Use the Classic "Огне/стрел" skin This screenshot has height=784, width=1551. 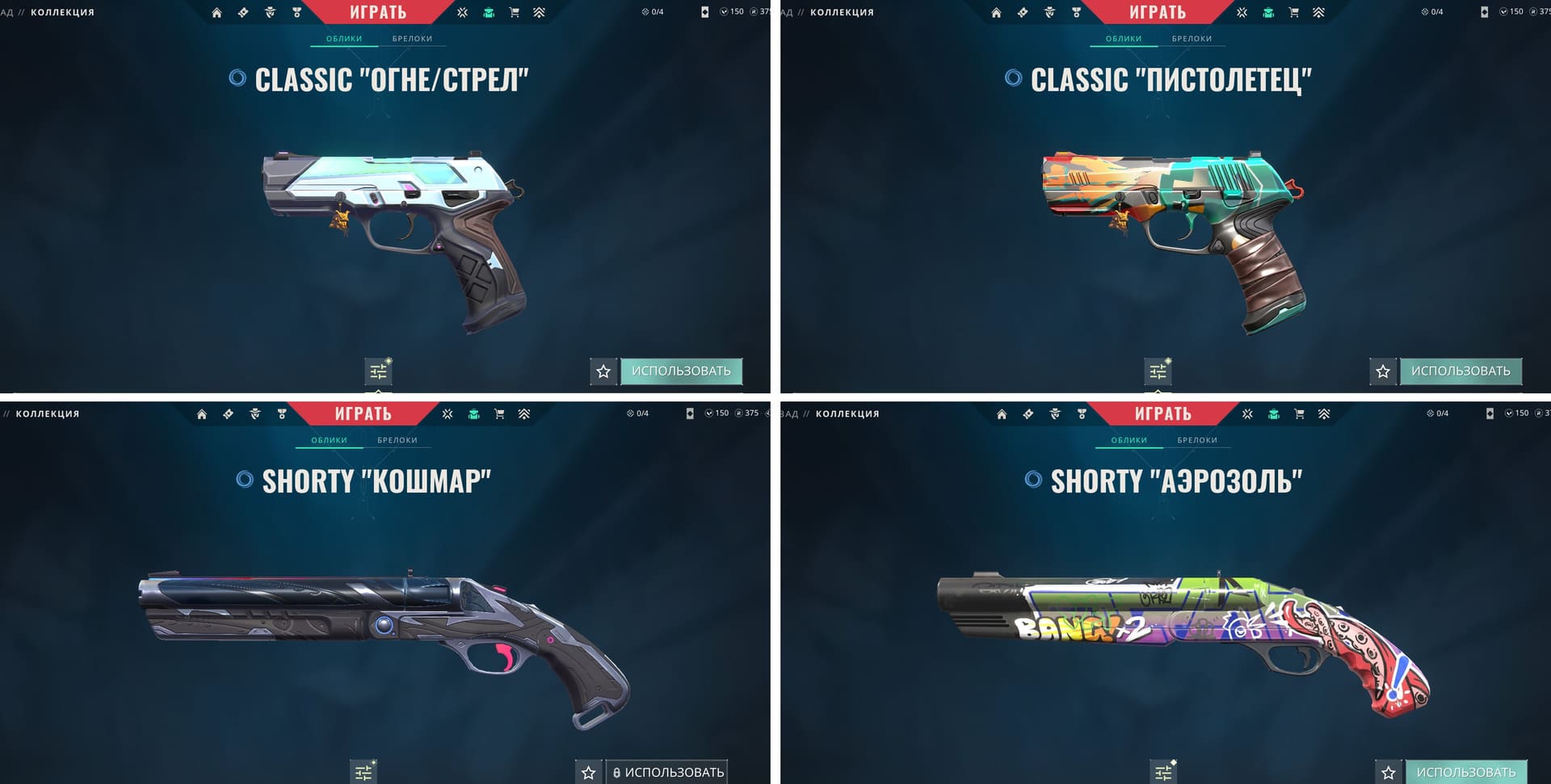[681, 371]
